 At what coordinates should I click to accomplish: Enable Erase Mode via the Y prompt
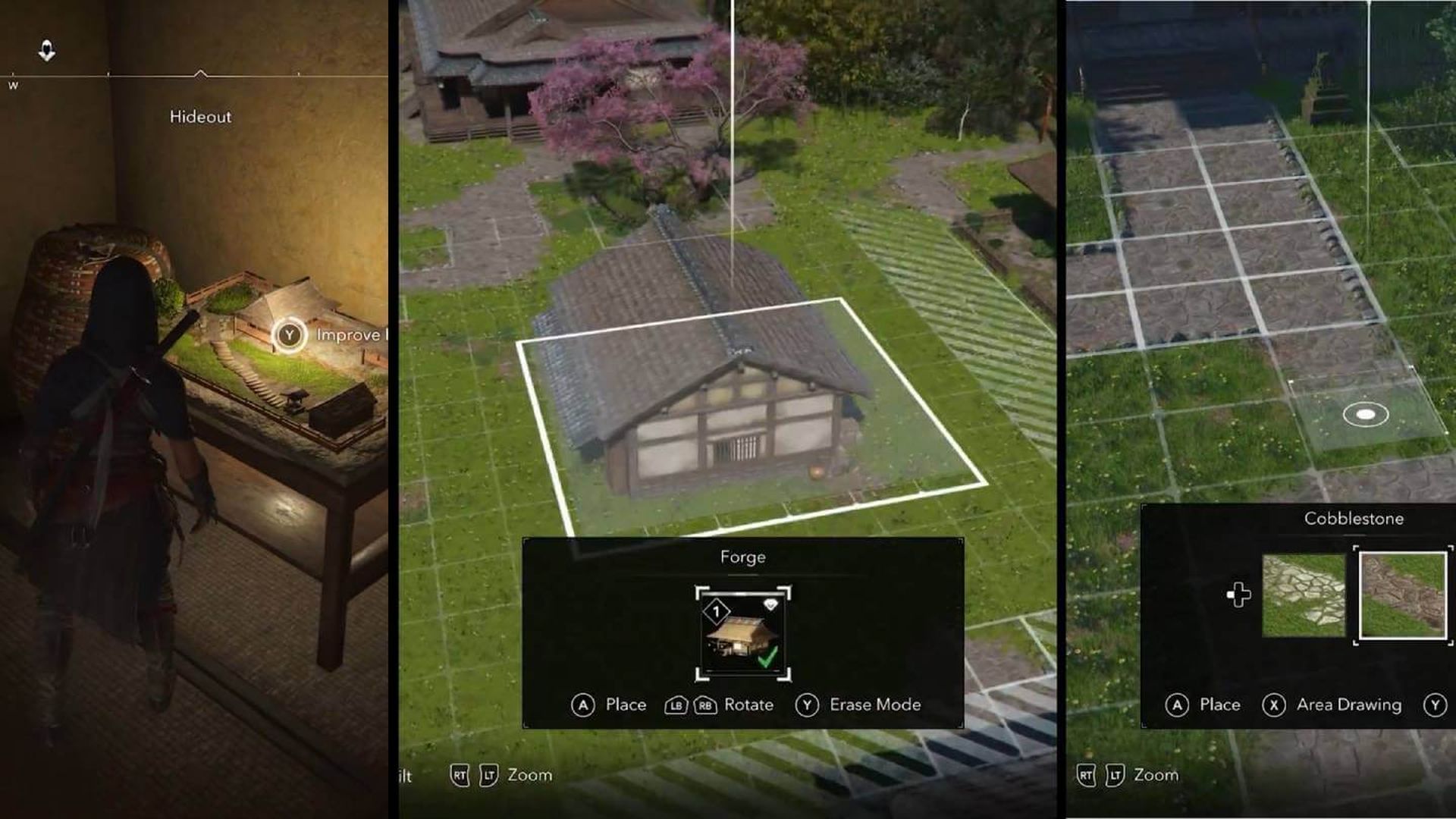tap(808, 704)
